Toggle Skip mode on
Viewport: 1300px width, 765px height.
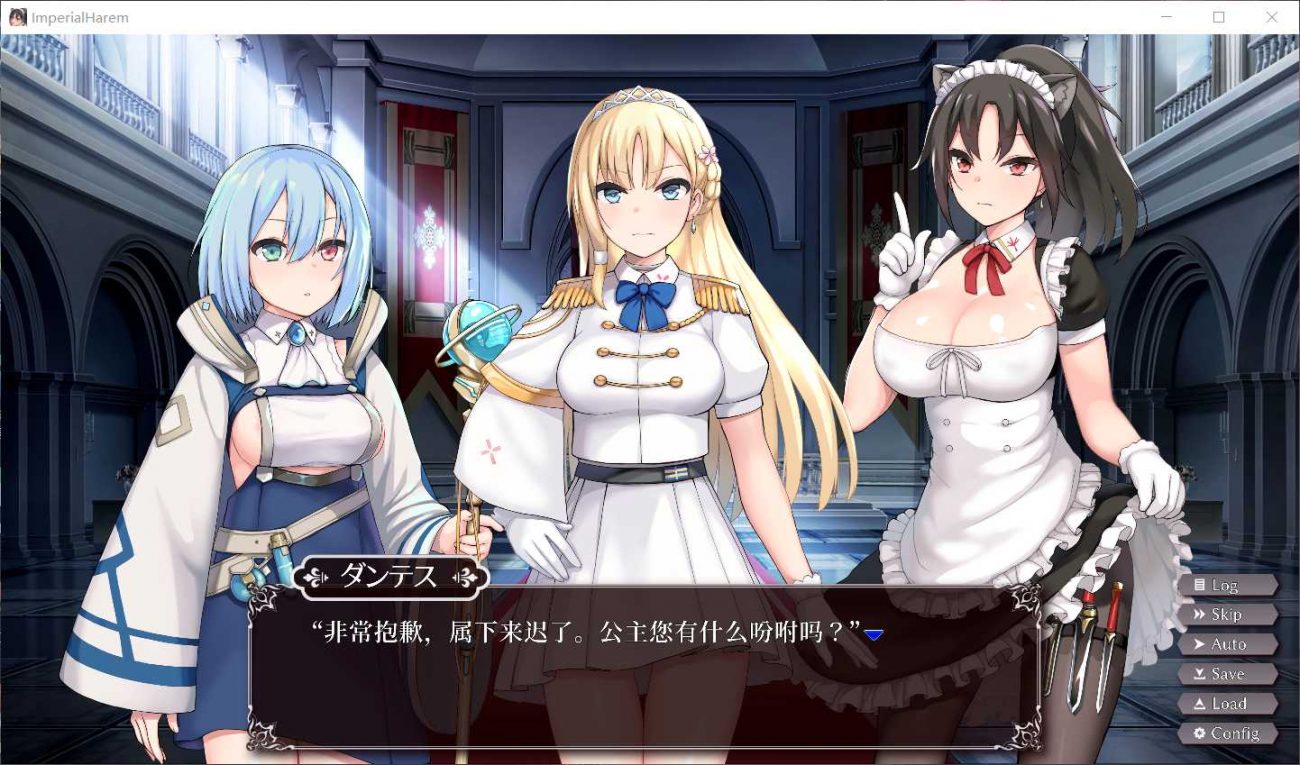point(1230,615)
